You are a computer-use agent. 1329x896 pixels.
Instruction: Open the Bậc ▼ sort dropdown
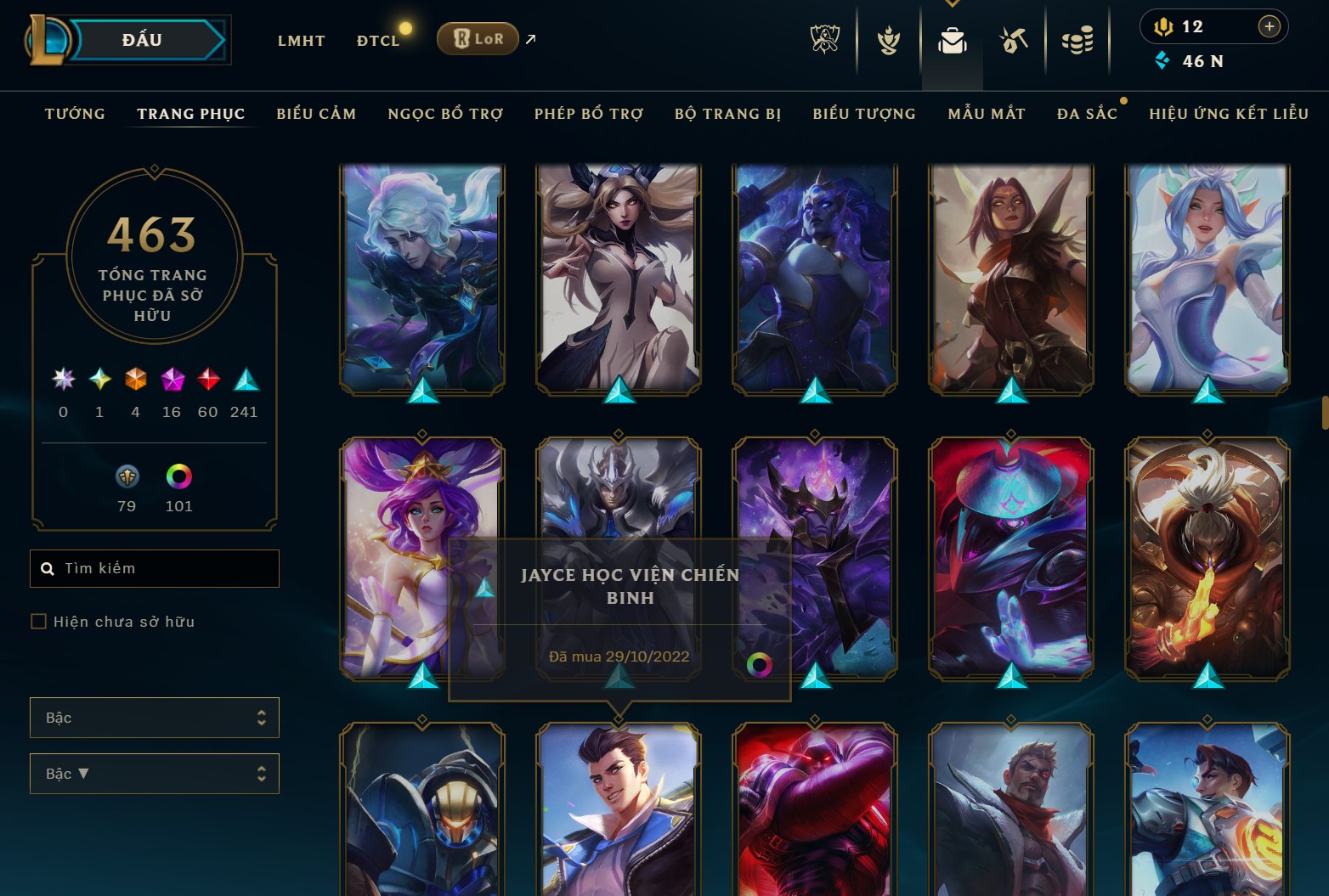tap(154, 774)
